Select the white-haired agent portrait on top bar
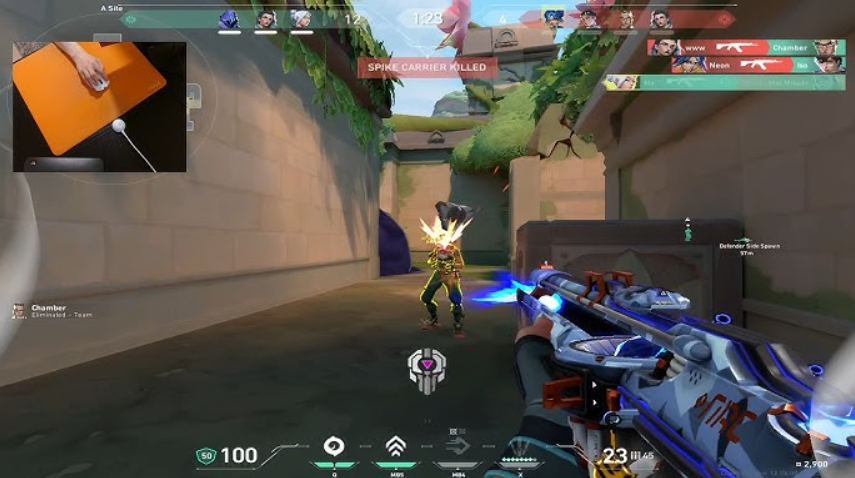 (301, 19)
